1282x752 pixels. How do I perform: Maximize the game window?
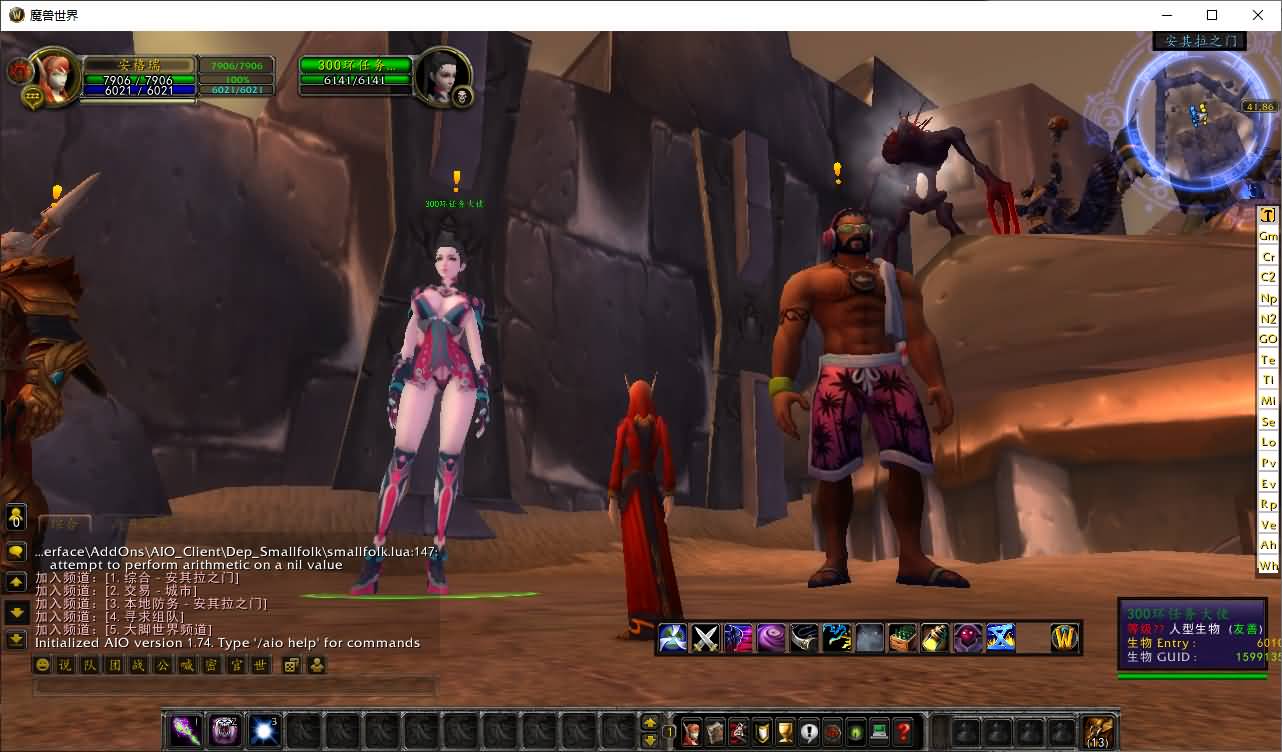(x=1212, y=15)
